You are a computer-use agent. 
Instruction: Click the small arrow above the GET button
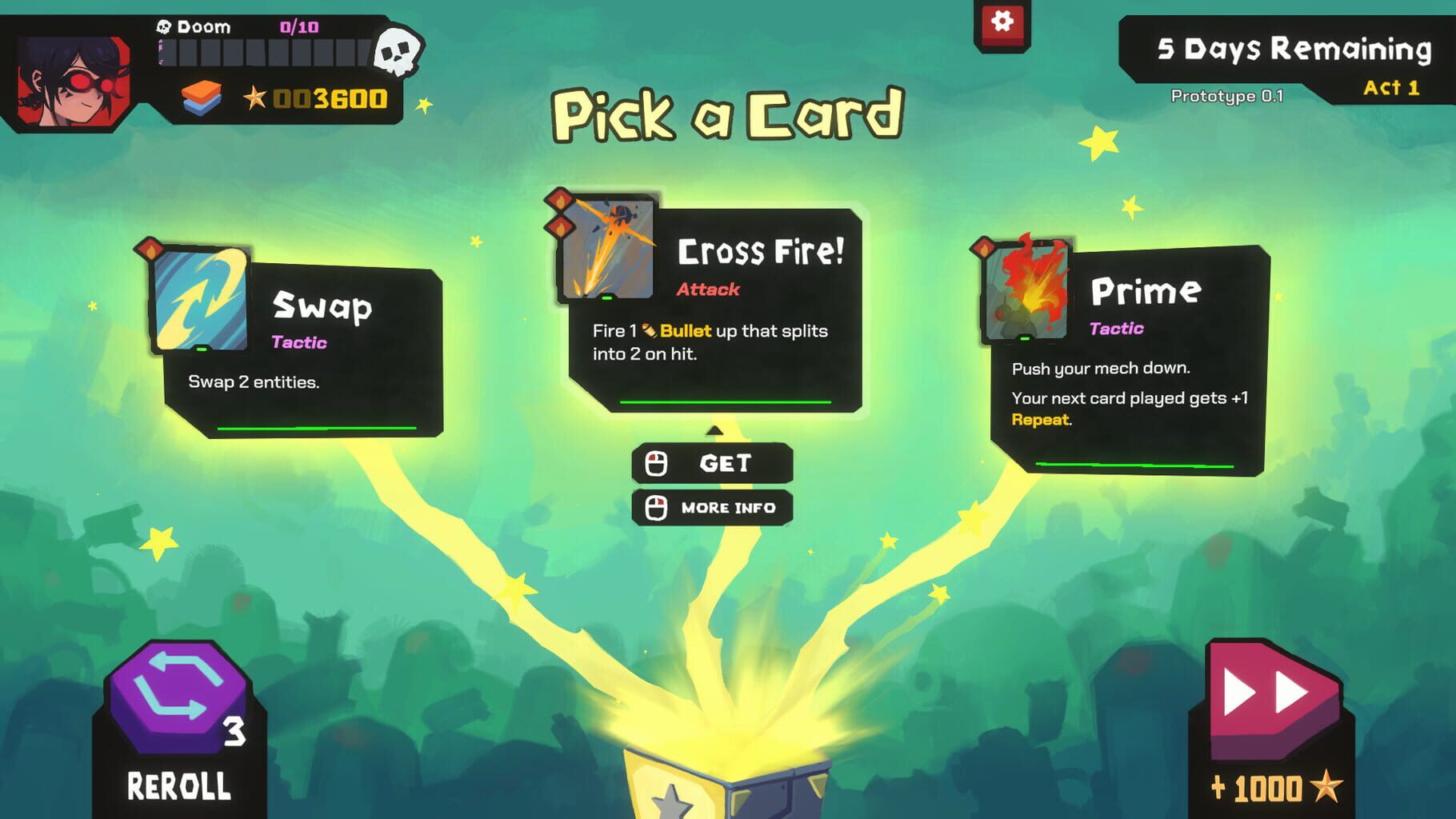(714, 429)
